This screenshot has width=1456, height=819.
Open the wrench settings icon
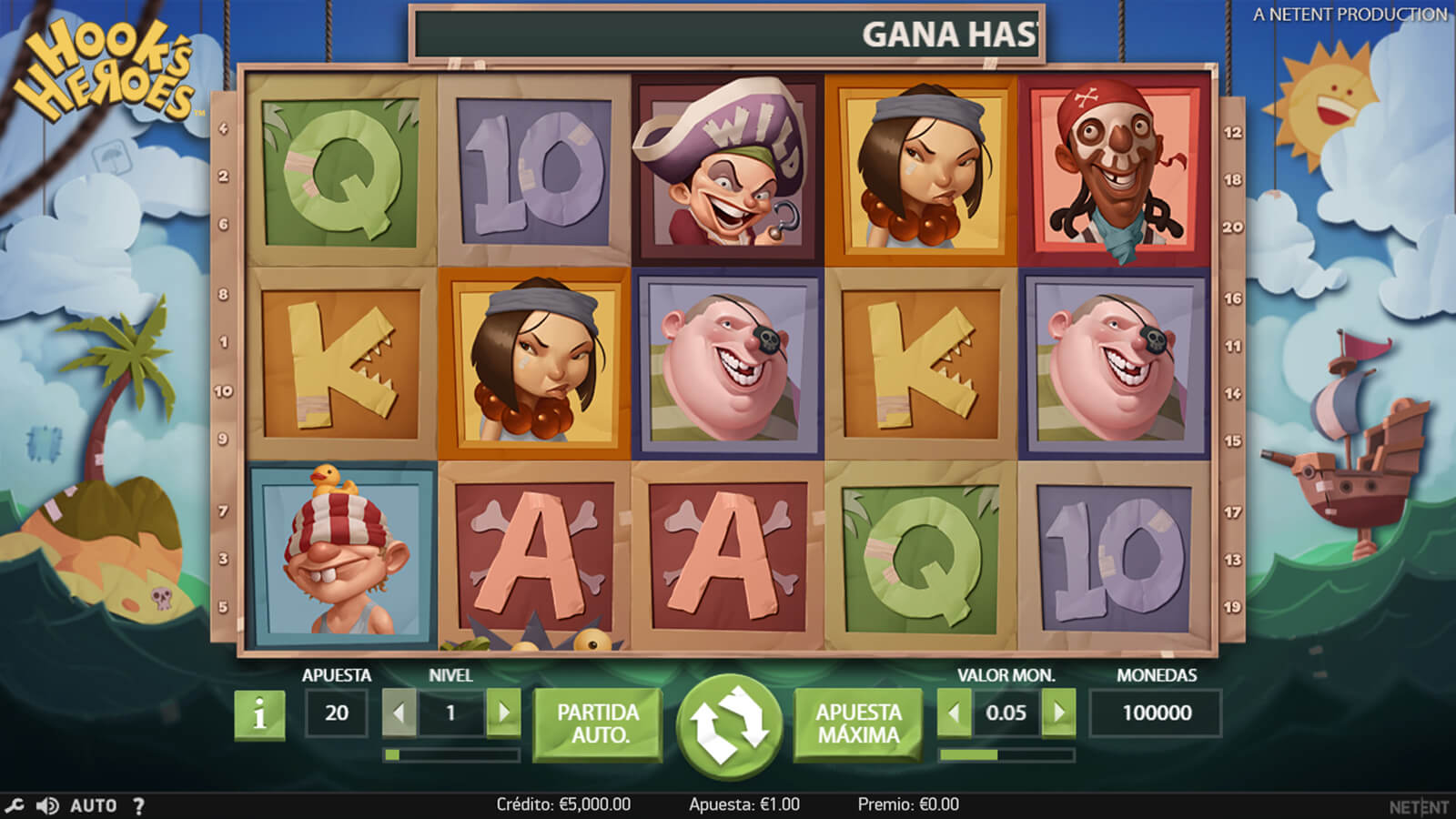click(15, 805)
